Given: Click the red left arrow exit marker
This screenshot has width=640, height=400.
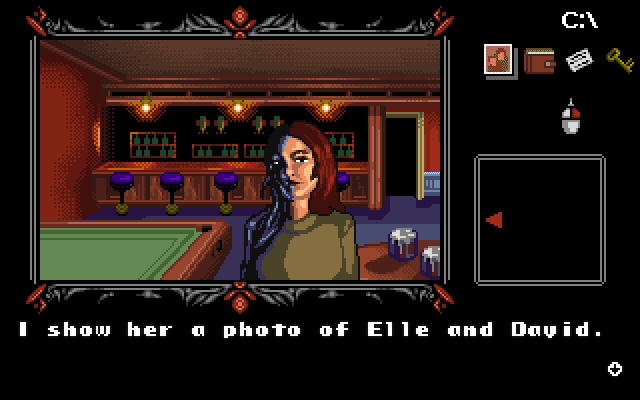Looking at the screenshot, I should coord(493,220).
